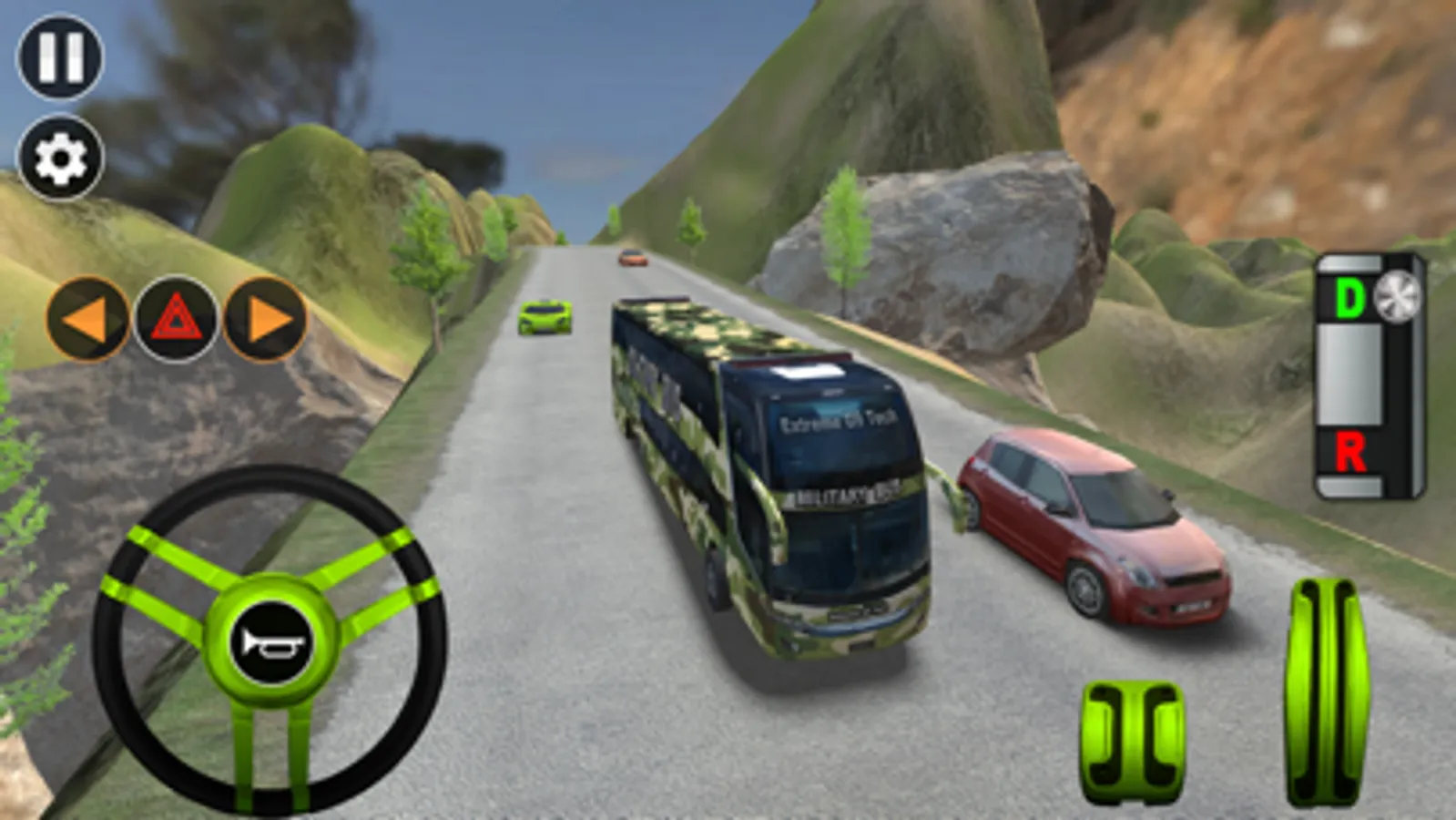Activate the left turn signal arrow
Viewport: 1456px width, 820px height.
click(x=88, y=318)
